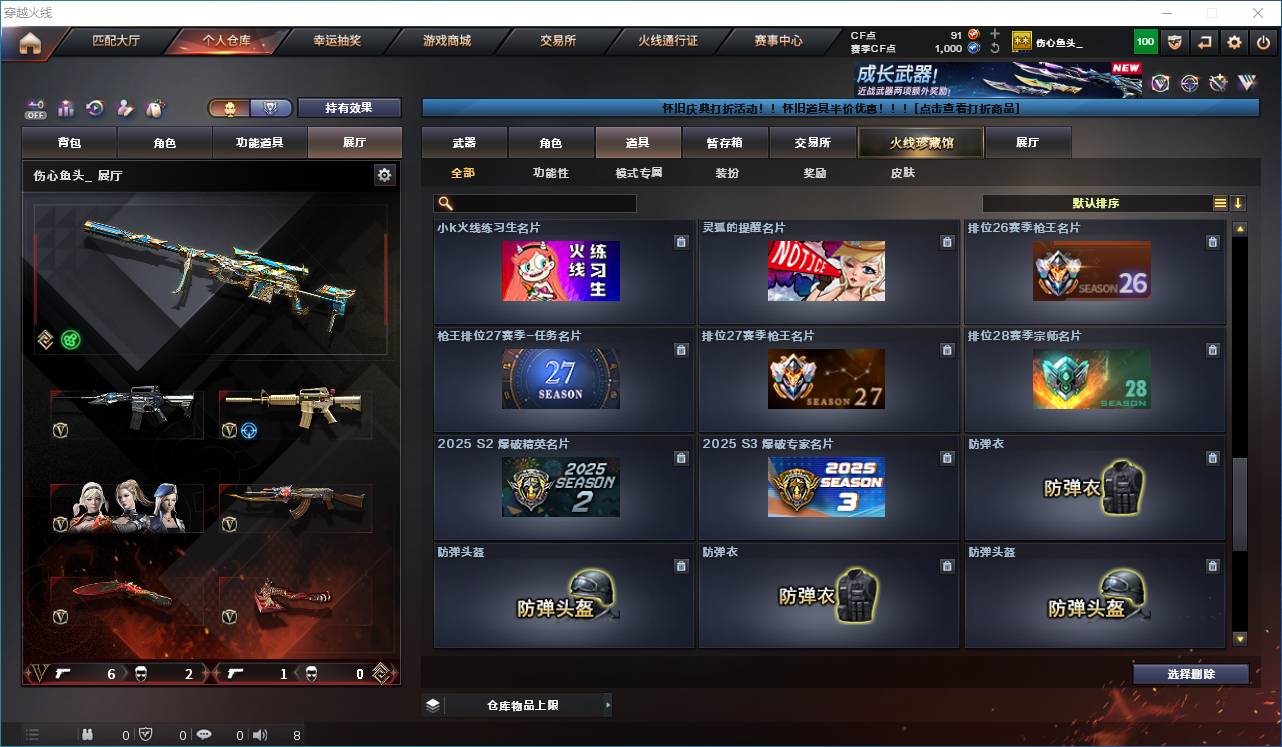Expand the 仓库物品上限 panel arrow
Screen dimensions: 1282x747
pyautogui.click(x=606, y=704)
